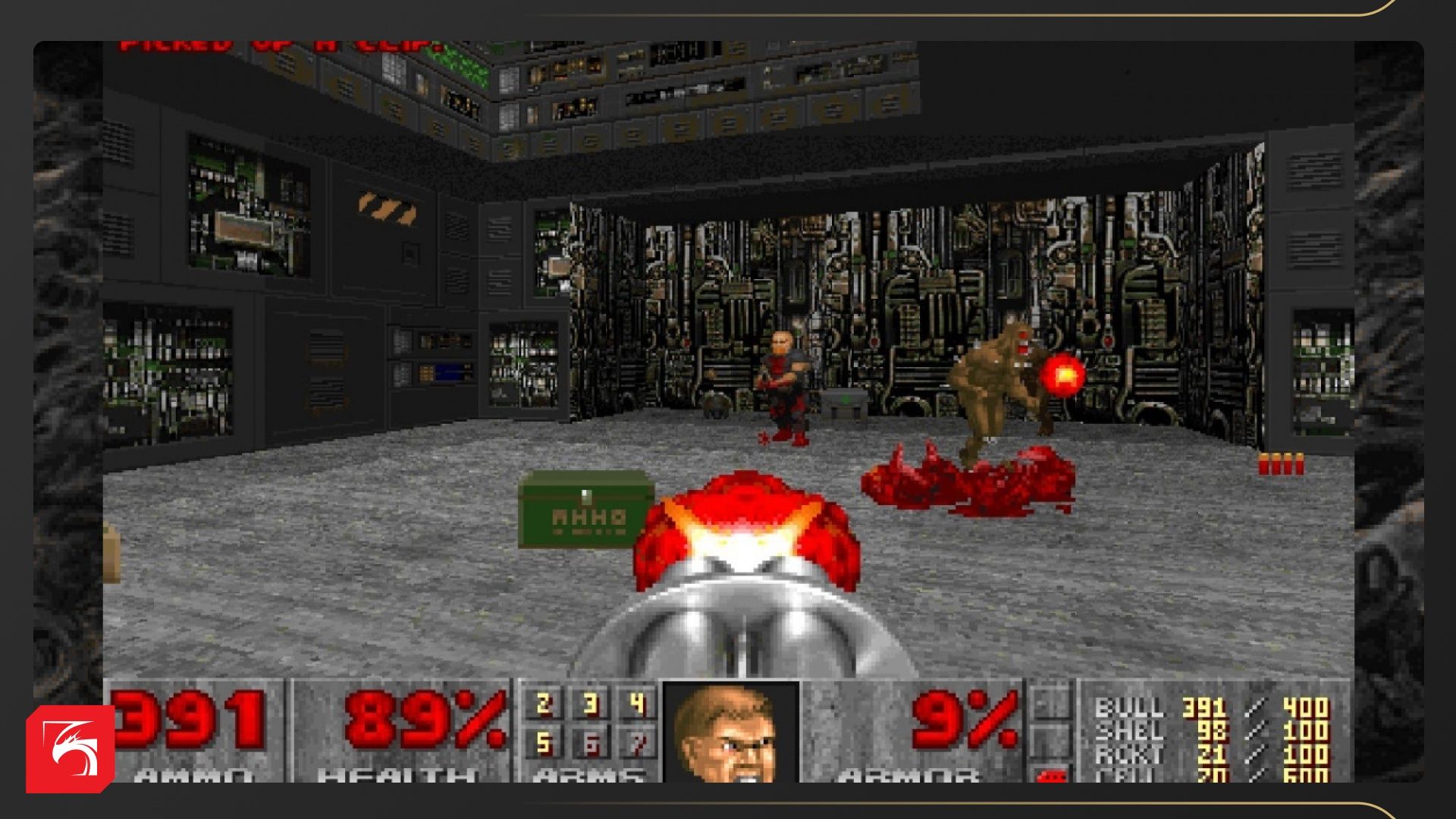This screenshot has width=1456, height=819.
Task: Select weapon slot 2 in ARMS panel
Action: tap(543, 704)
